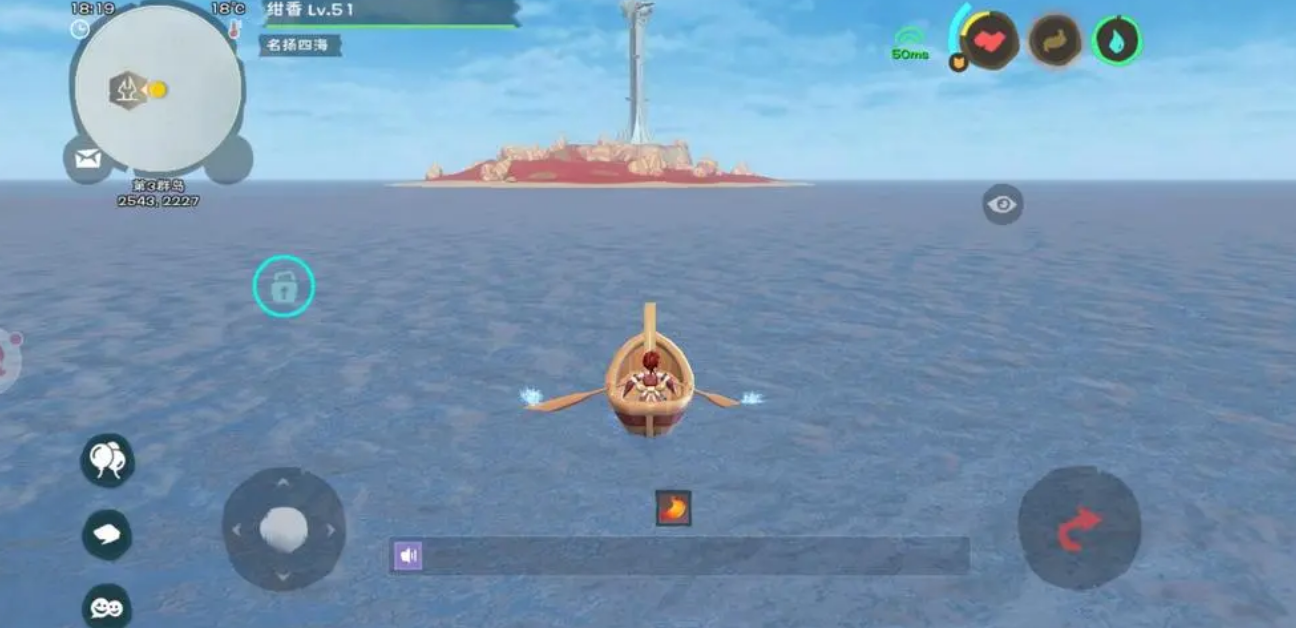Tap the red curved arrow action button
The width and height of the screenshot is (1296, 628).
tap(1079, 527)
